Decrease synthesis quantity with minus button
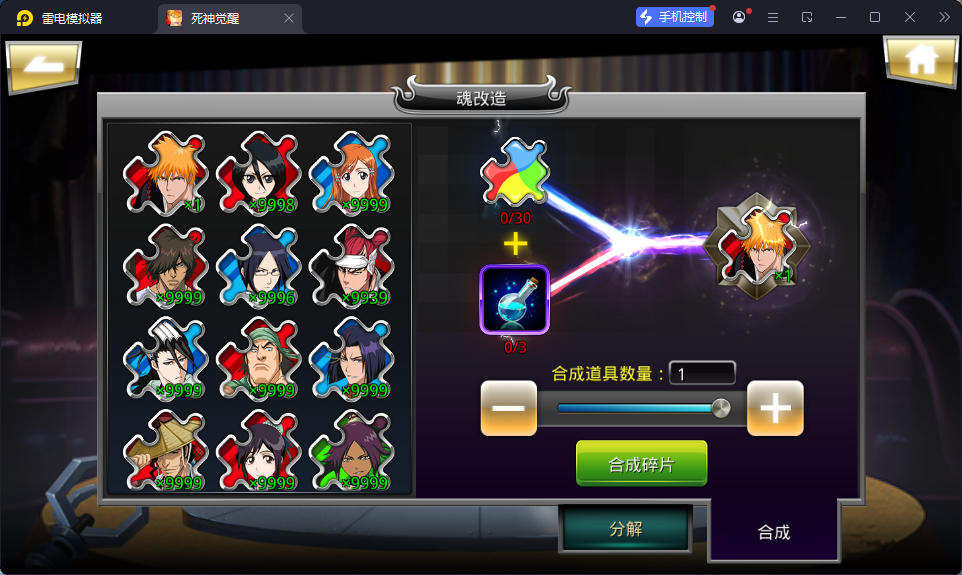The height and width of the screenshot is (575, 962). [508, 408]
